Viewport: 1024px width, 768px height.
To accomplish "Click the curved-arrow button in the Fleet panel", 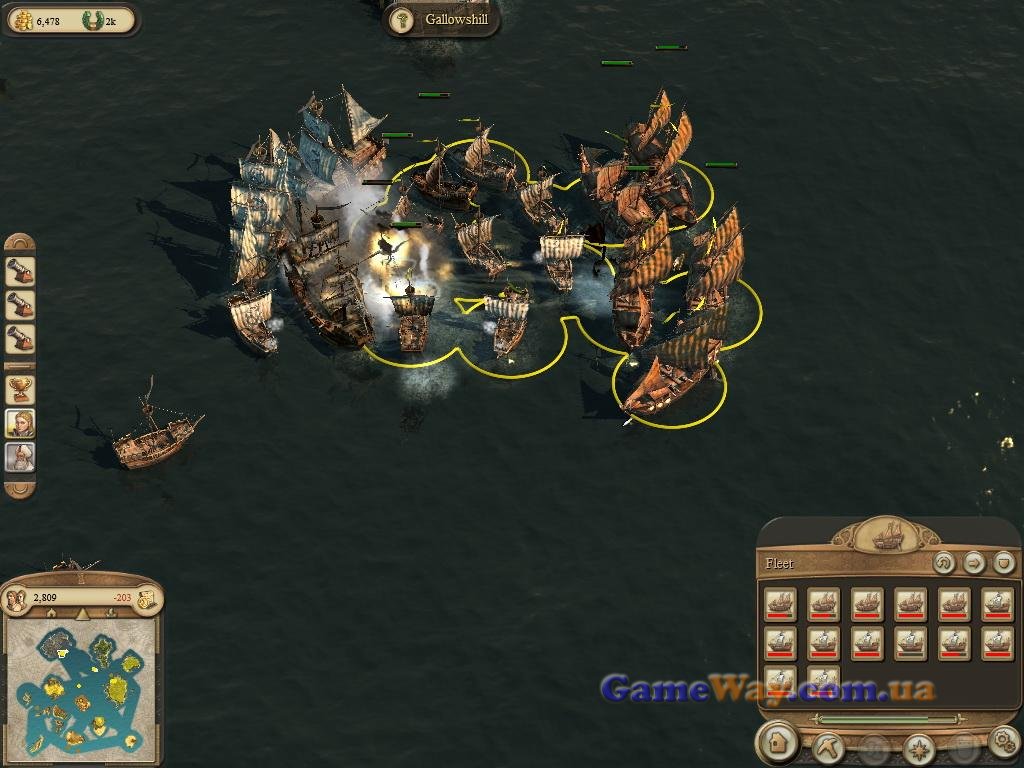I will point(943,563).
